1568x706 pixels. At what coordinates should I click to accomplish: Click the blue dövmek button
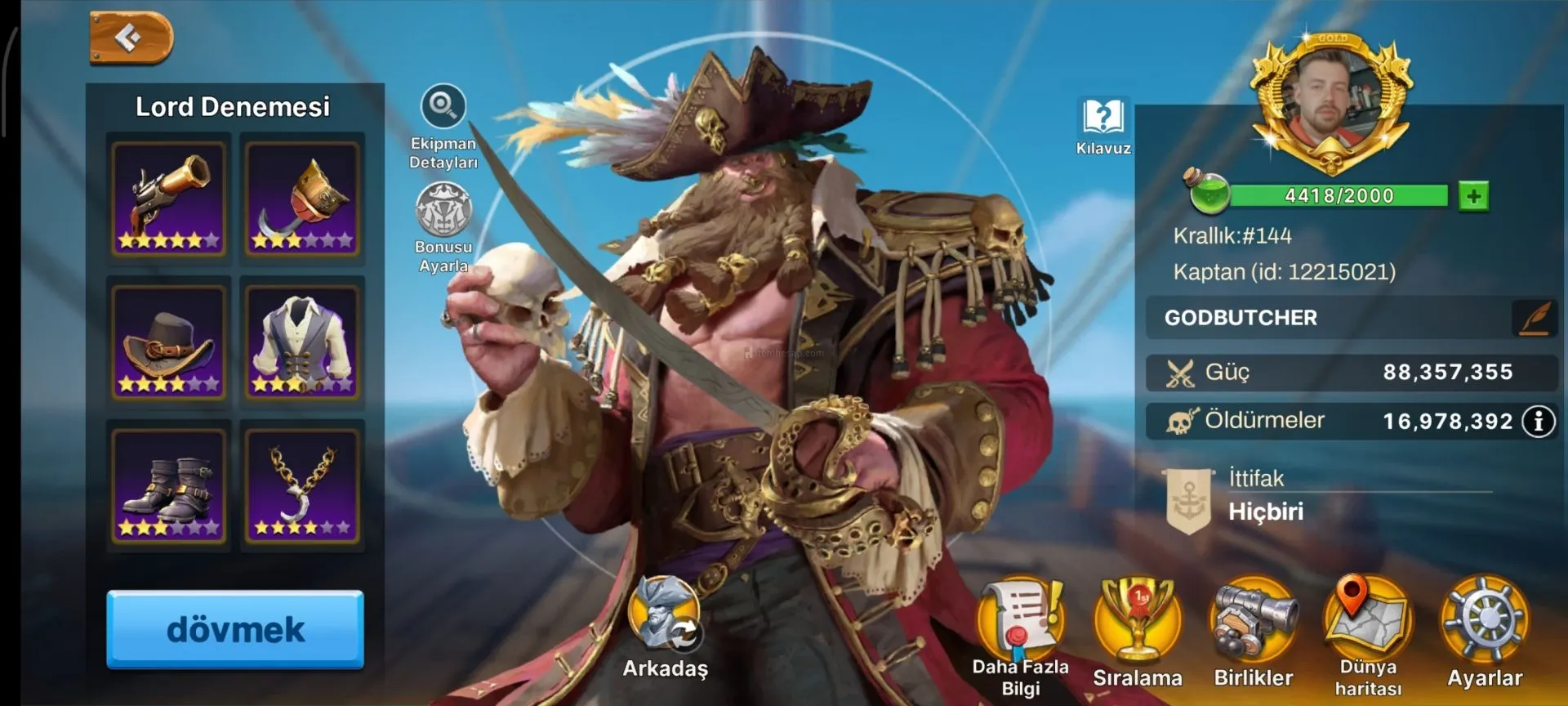click(235, 629)
